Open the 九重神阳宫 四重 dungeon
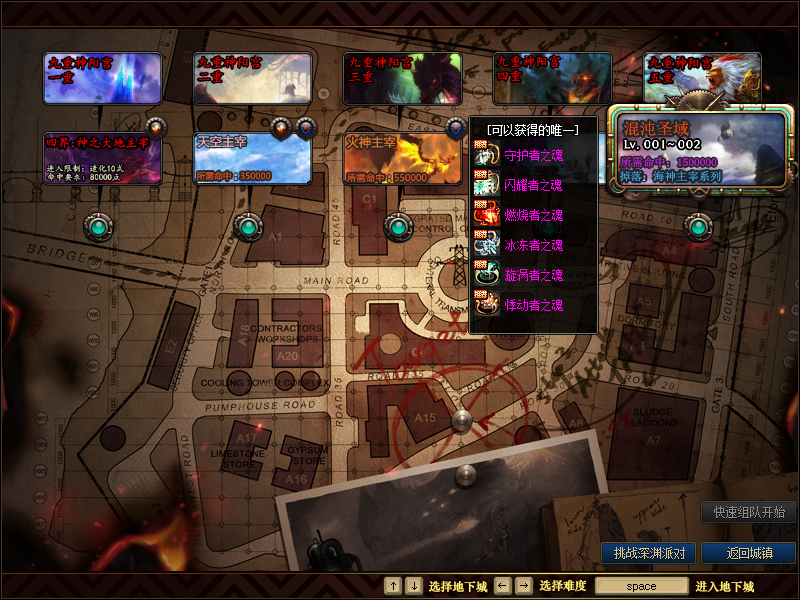Image resolution: width=800 pixels, height=600 pixels. (x=552, y=78)
